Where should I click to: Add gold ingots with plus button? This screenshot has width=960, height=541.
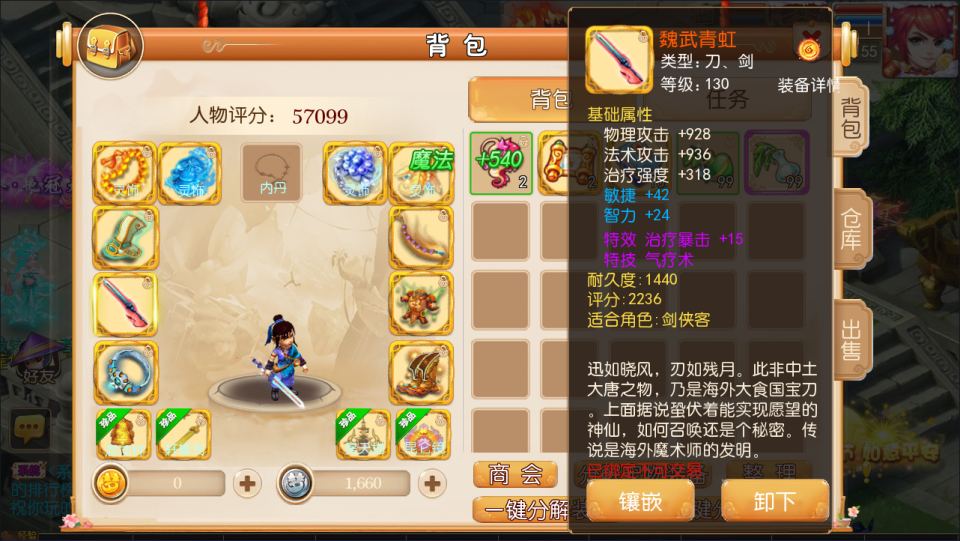coord(247,484)
